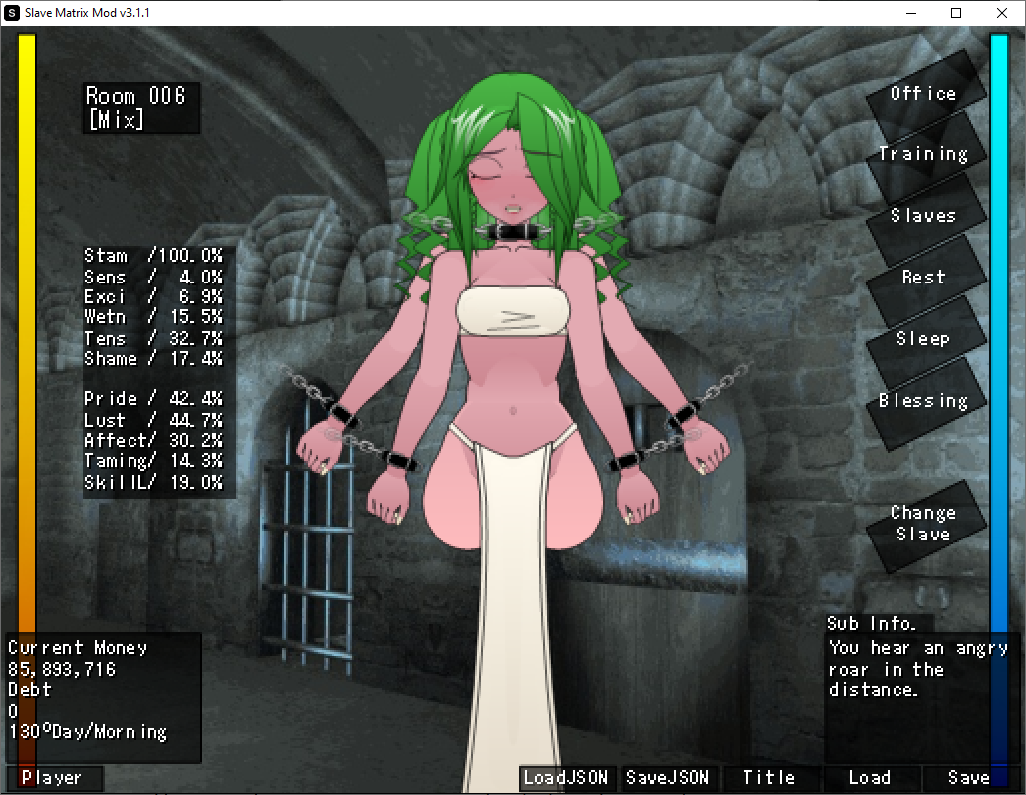This screenshot has width=1026, height=795.
Task: Open the Save game menu
Action: click(x=968, y=778)
